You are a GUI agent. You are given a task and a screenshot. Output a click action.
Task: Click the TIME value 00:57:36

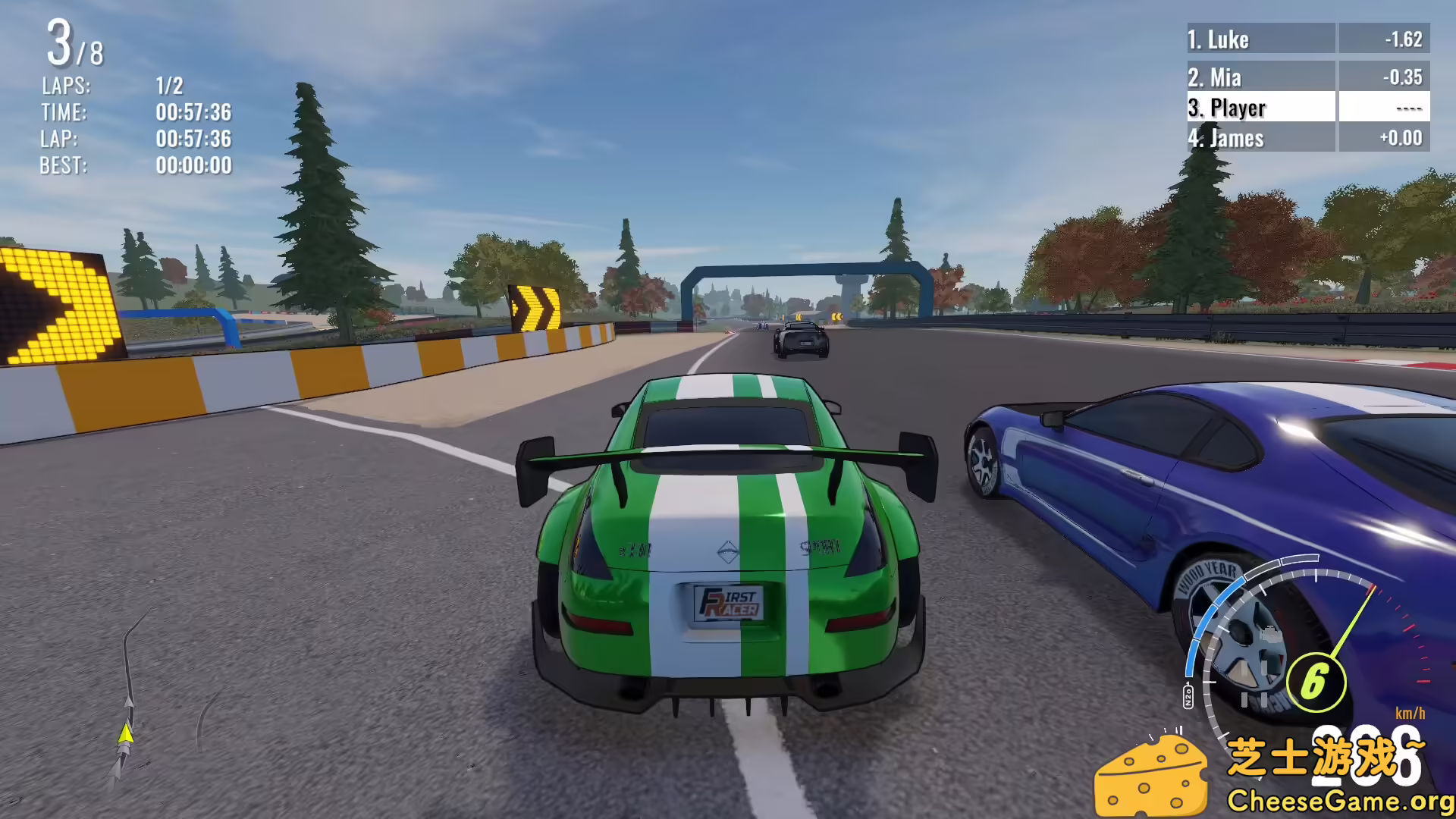pyautogui.click(x=194, y=112)
